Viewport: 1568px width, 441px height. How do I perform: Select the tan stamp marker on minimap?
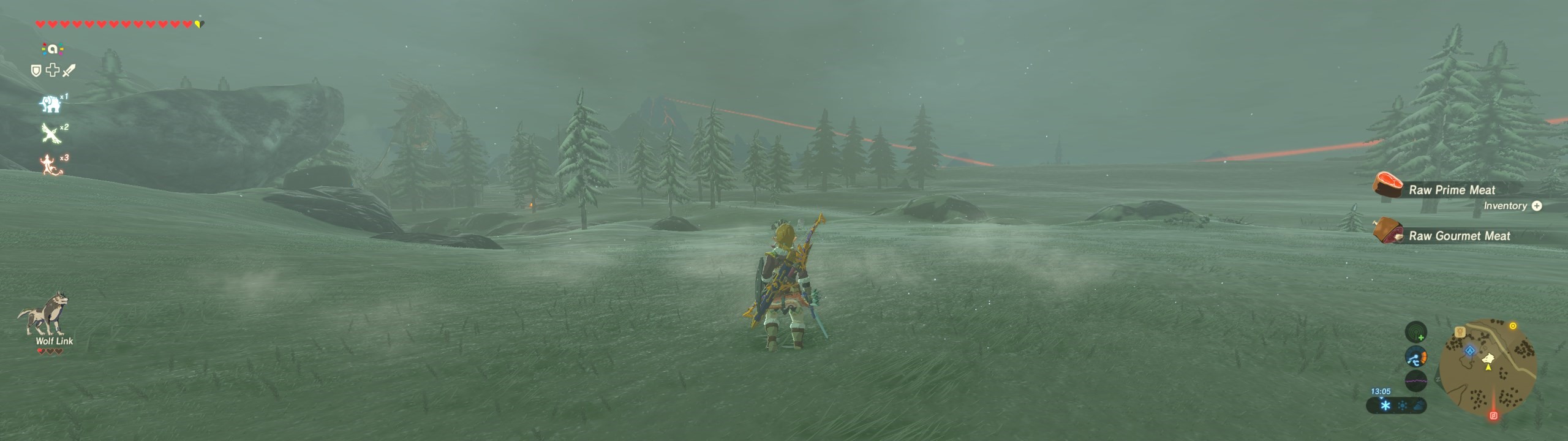[x=1460, y=332]
